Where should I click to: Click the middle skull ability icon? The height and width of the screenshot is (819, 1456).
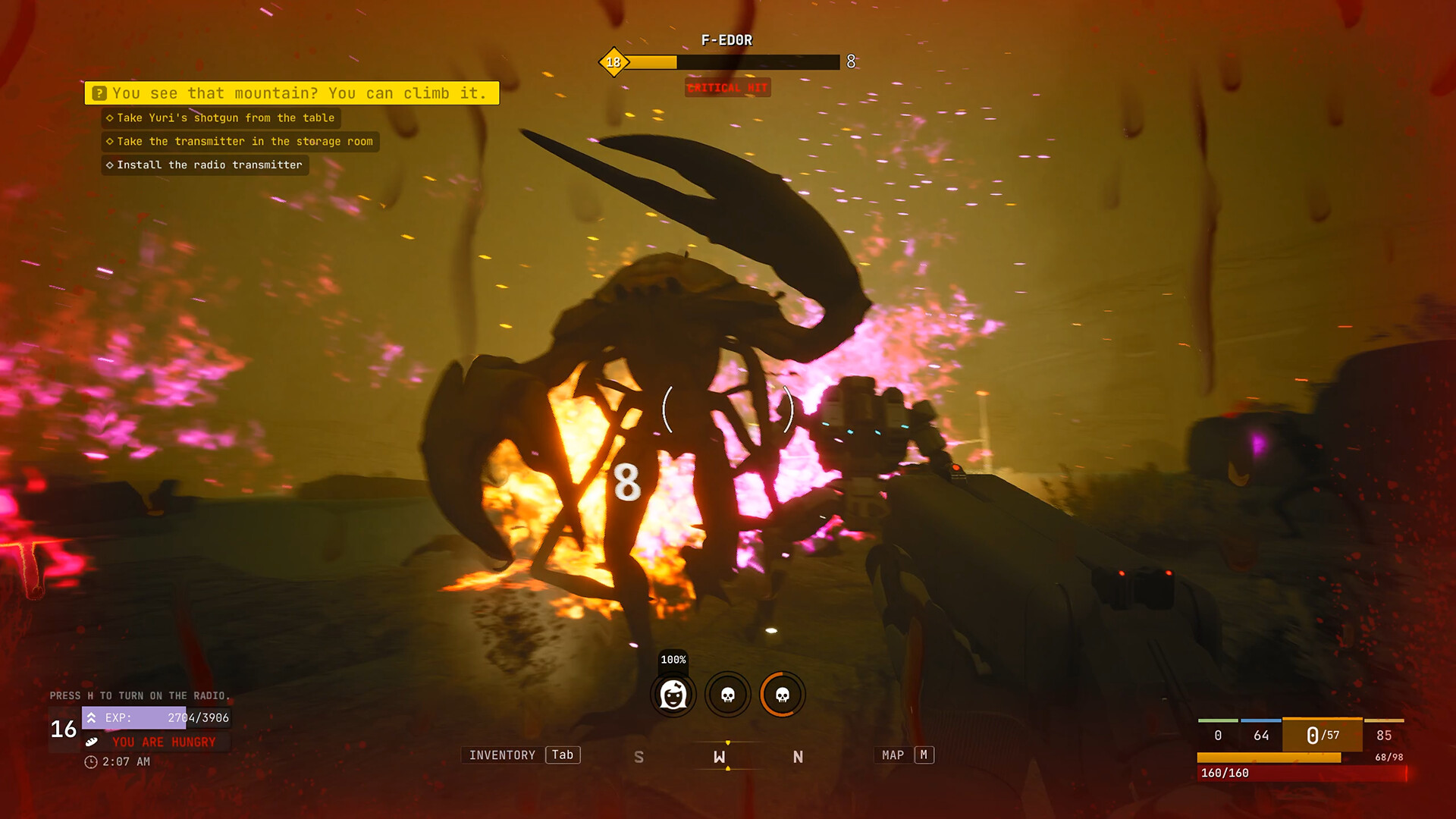(727, 695)
